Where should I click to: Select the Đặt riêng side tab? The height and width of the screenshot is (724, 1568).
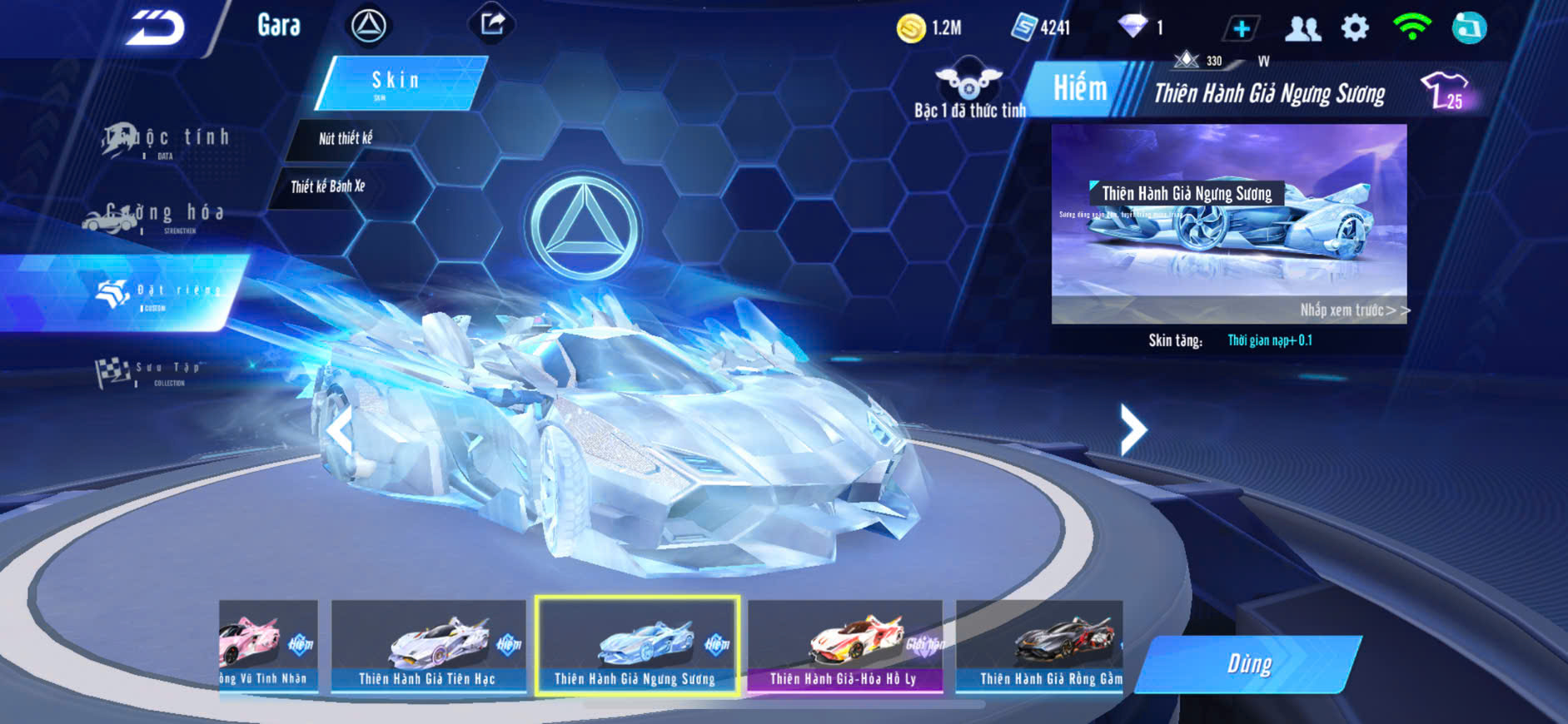(158, 293)
